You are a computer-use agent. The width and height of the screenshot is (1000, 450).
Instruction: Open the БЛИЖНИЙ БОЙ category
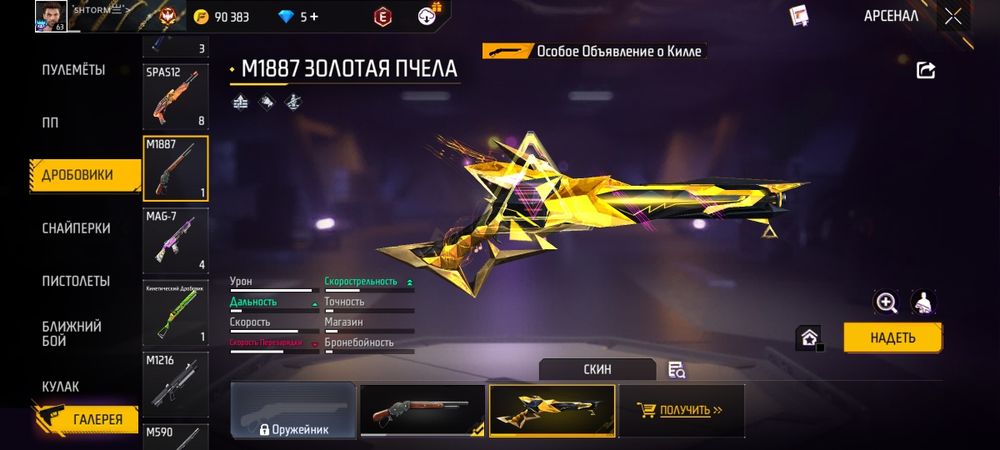point(71,334)
